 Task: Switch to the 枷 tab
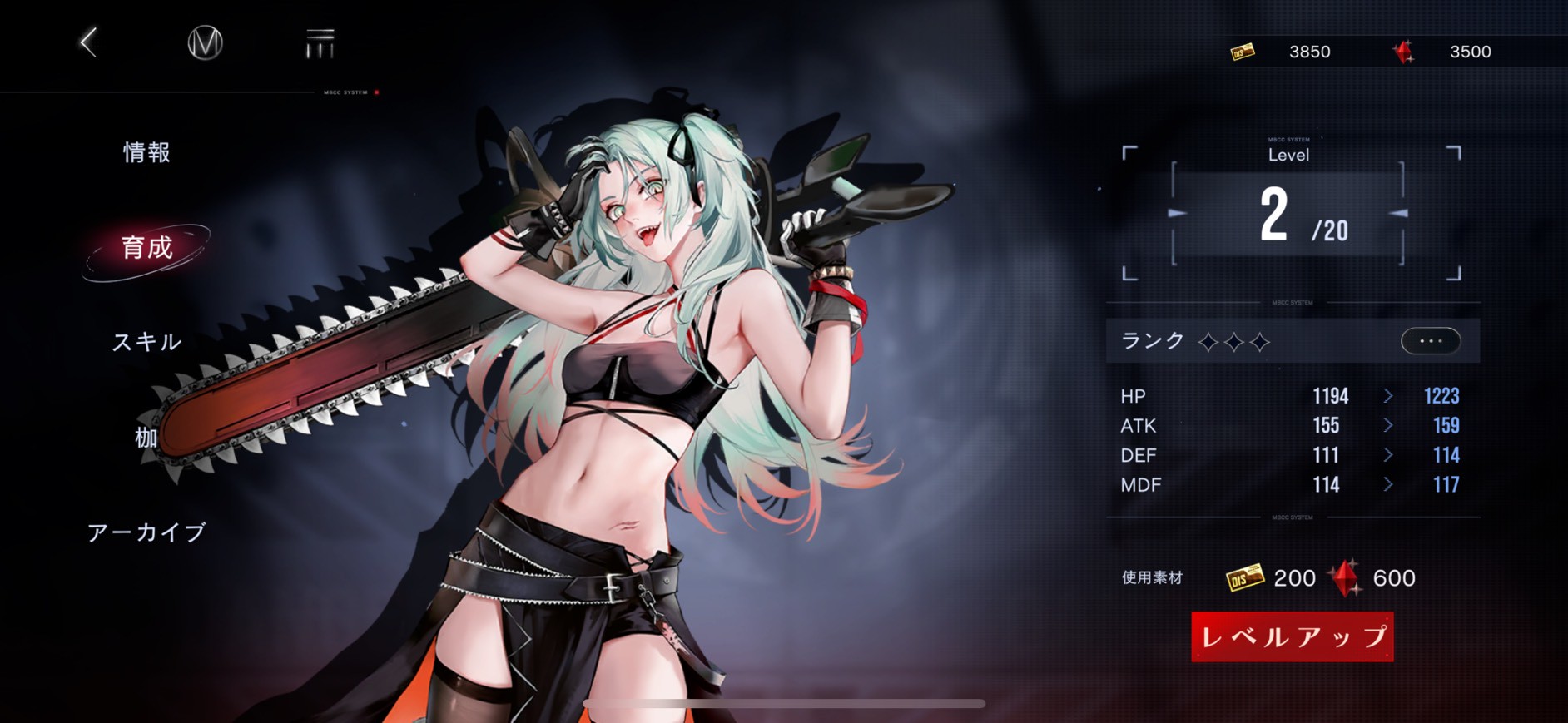pyautogui.click(x=146, y=437)
